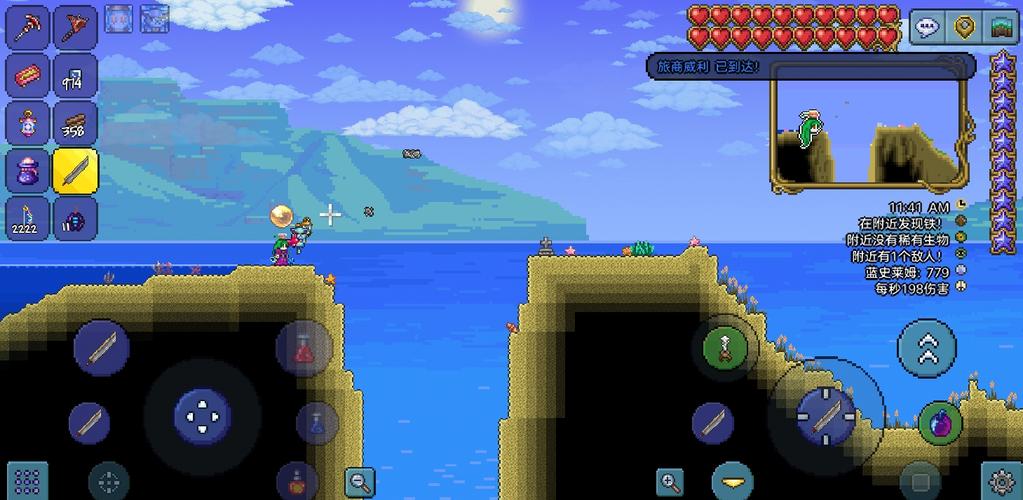The image size is (1023, 500).
Task: Tap the movement joystick pad
Action: (x=203, y=414)
